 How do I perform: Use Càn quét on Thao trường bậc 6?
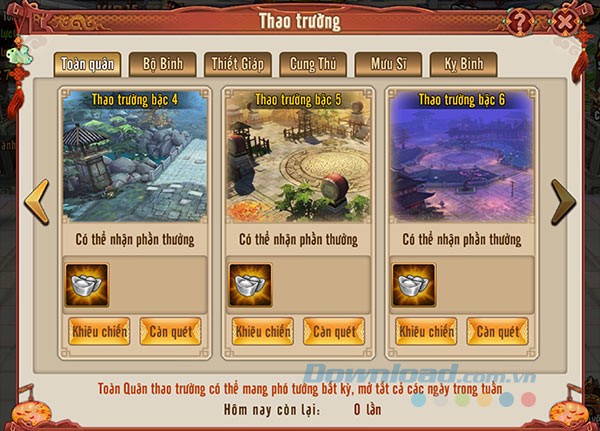click(497, 331)
